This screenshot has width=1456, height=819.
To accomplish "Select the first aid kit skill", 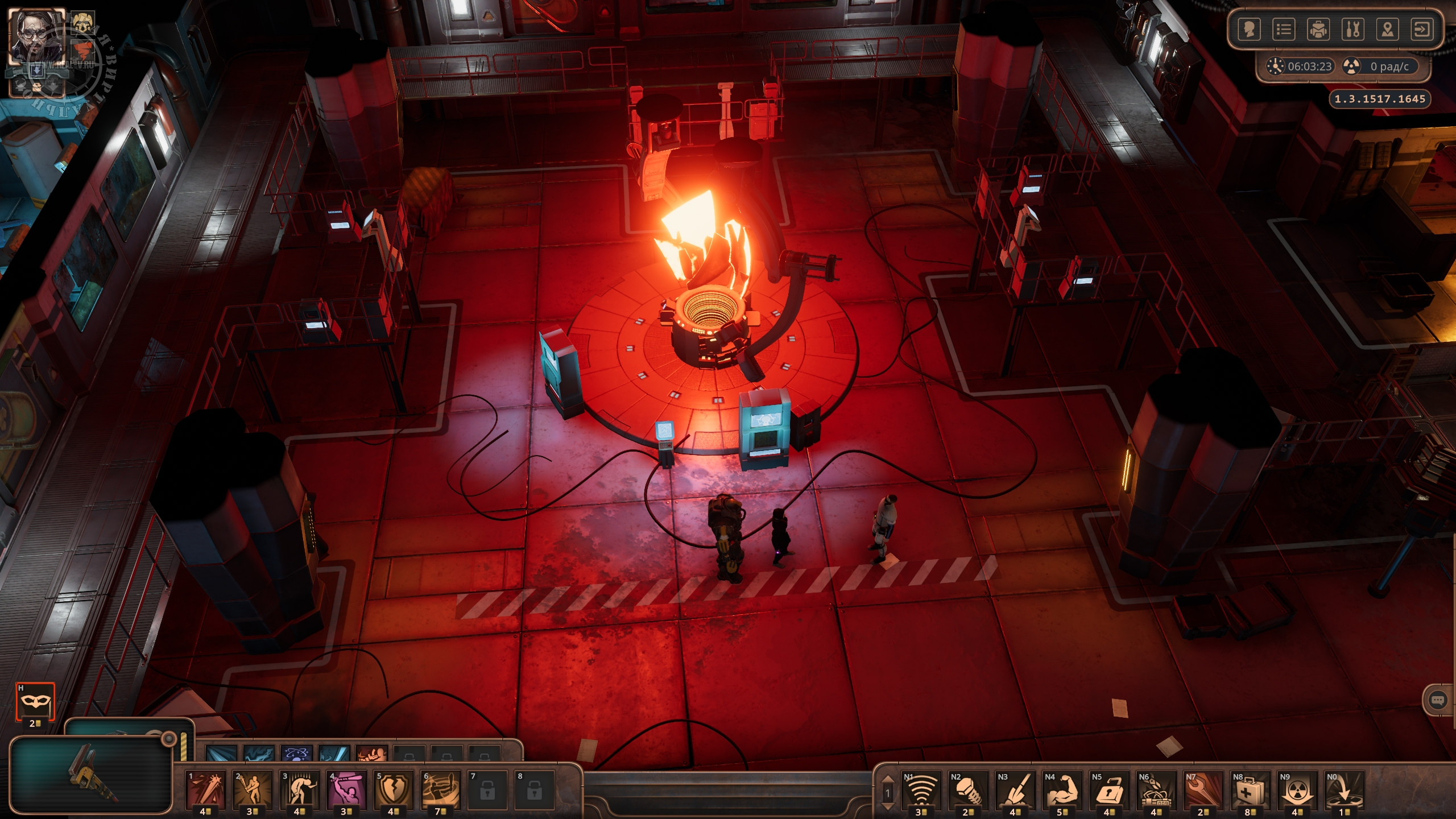I will [x=1250, y=789].
